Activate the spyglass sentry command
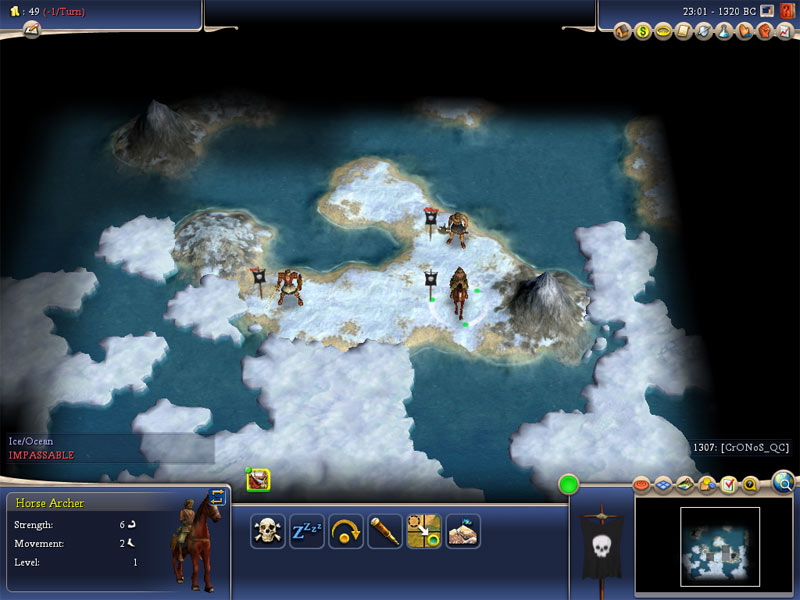Screen dimensions: 800x600 (385, 531)
